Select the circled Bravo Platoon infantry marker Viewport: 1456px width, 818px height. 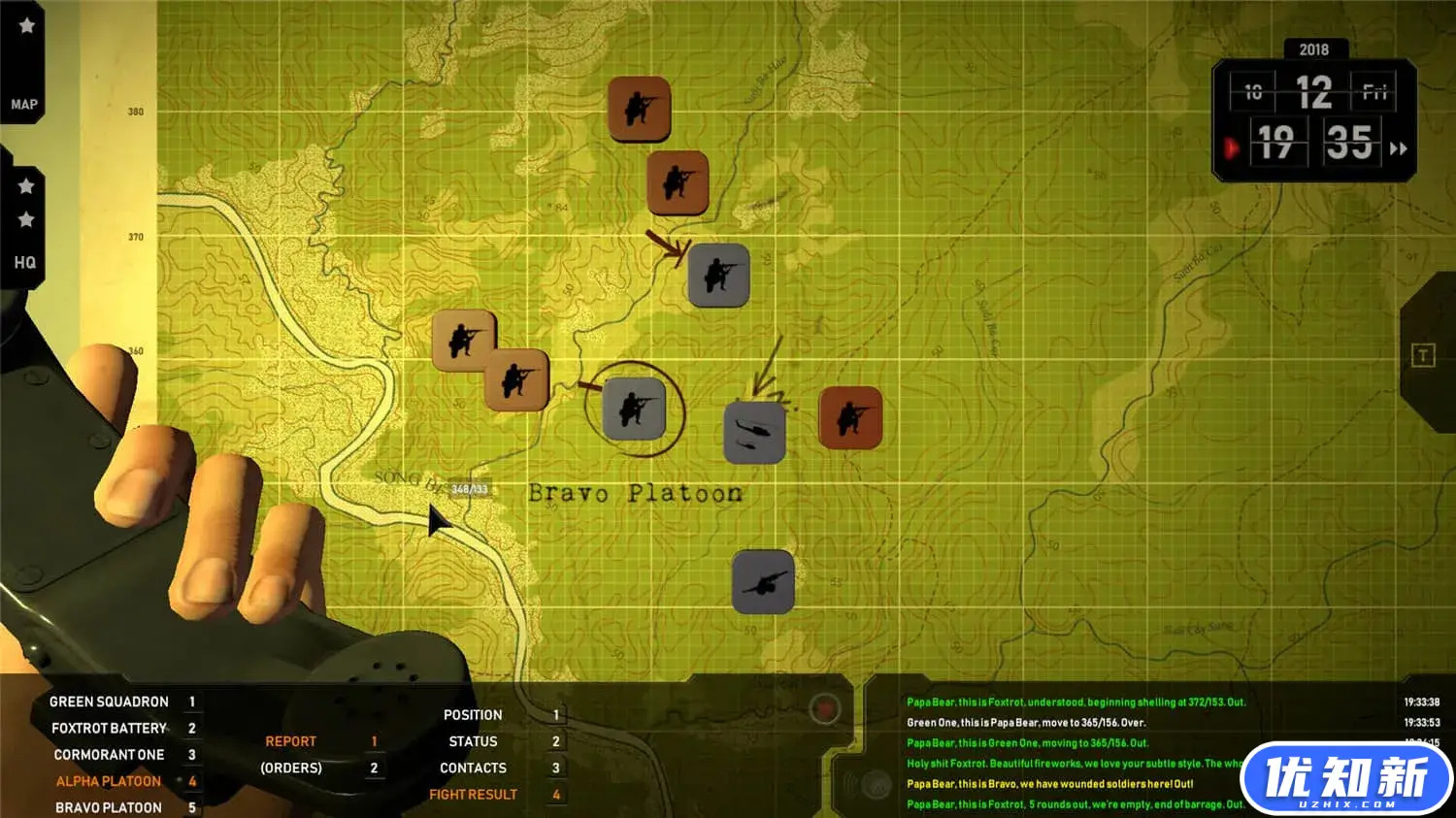point(634,409)
